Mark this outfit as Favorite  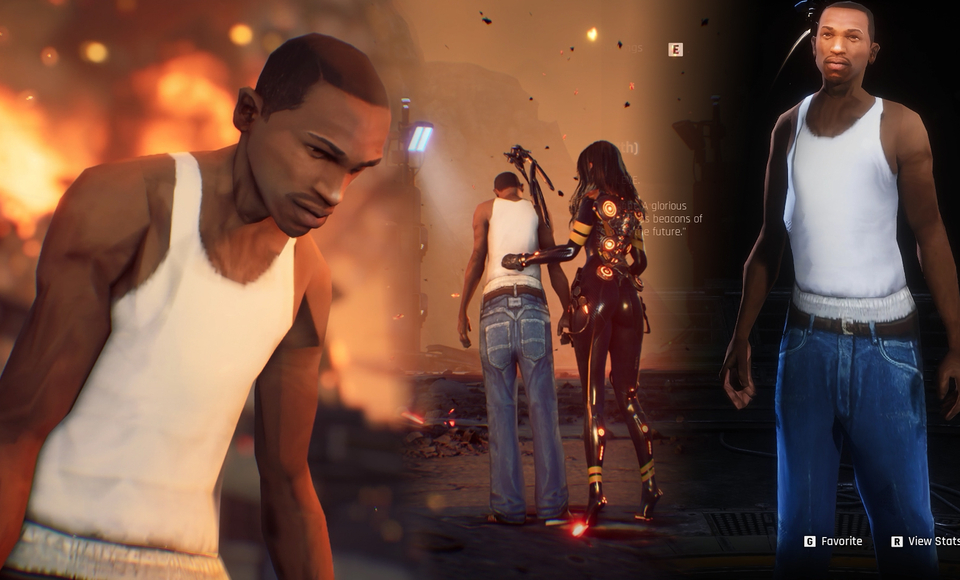[834, 541]
